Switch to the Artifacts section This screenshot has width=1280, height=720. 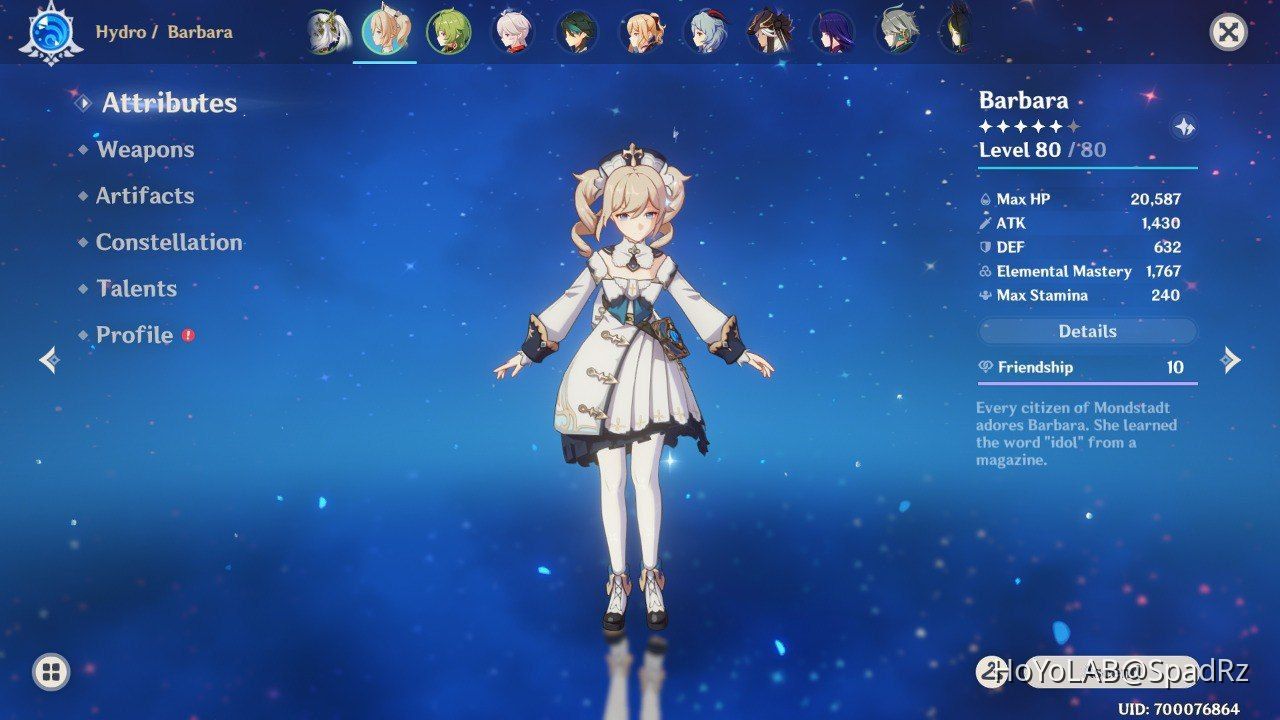tap(145, 196)
